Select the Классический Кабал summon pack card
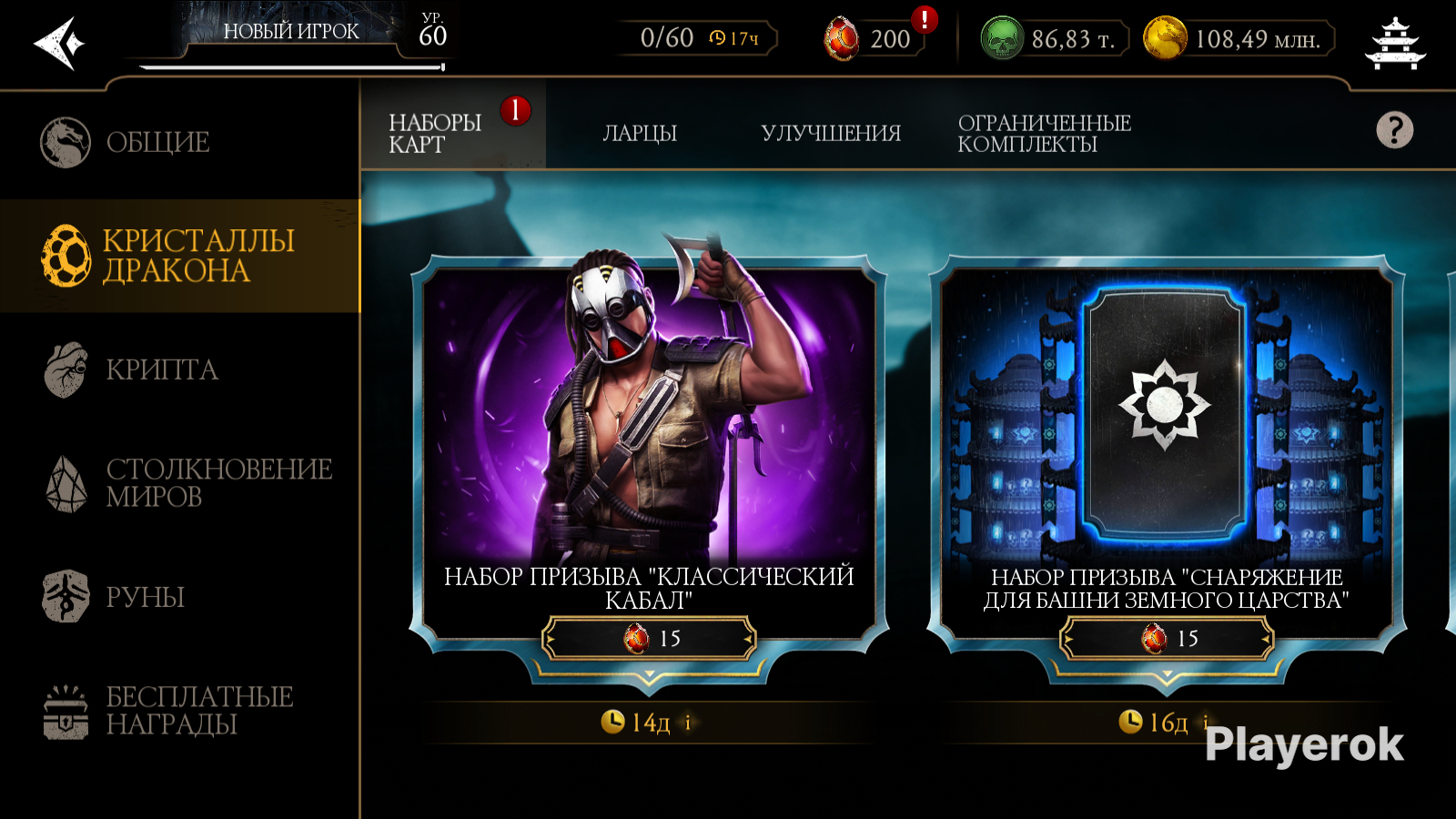The image size is (1456, 819). click(648, 428)
